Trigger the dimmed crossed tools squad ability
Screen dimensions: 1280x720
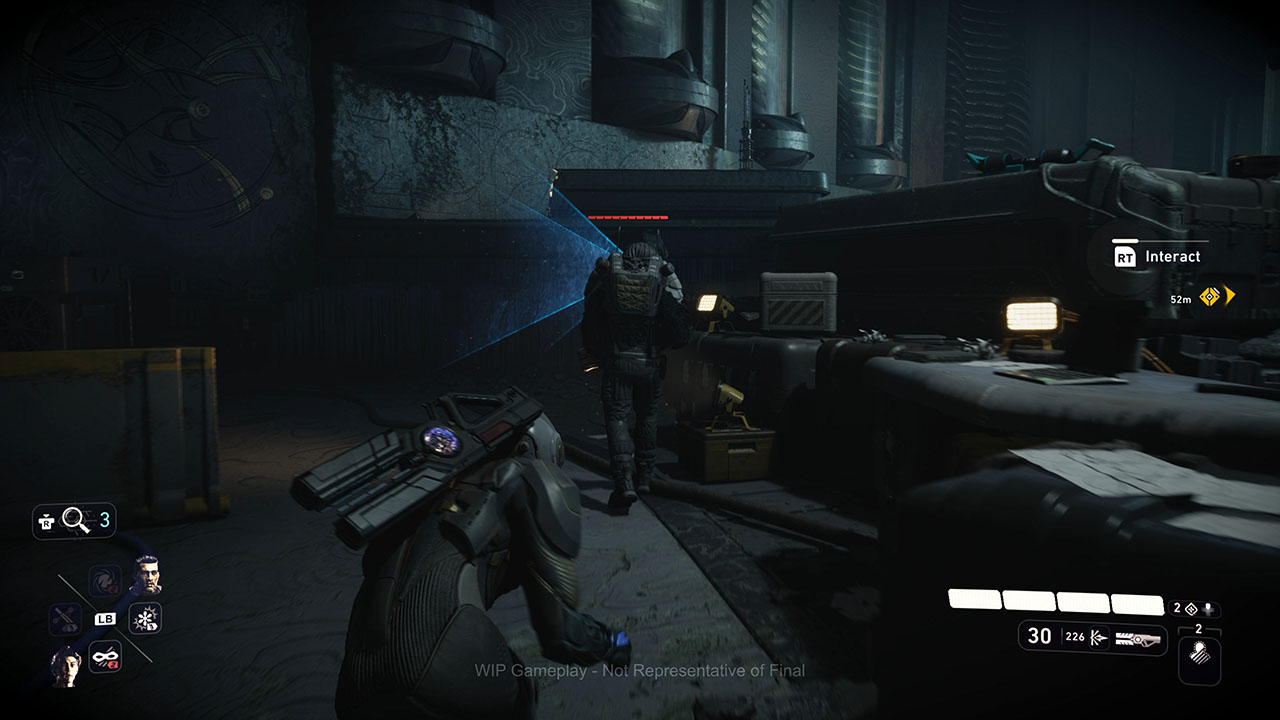65,619
